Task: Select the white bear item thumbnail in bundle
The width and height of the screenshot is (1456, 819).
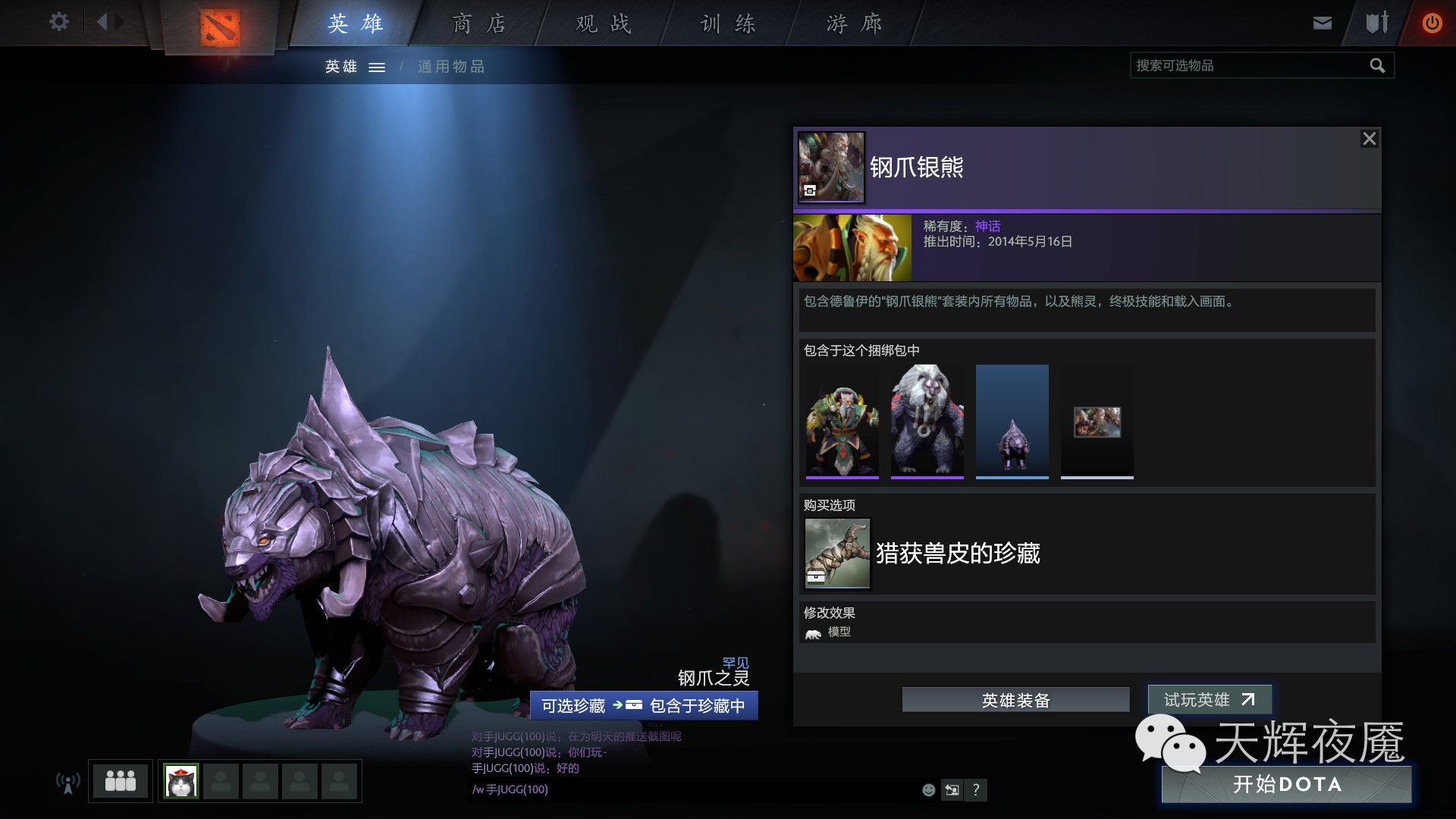Action: coord(927,421)
